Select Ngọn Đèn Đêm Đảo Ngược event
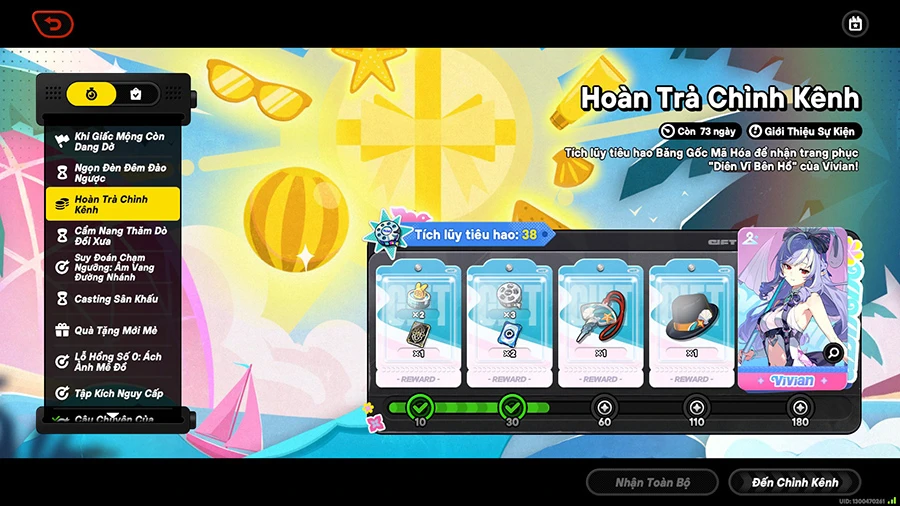 point(112,173)
